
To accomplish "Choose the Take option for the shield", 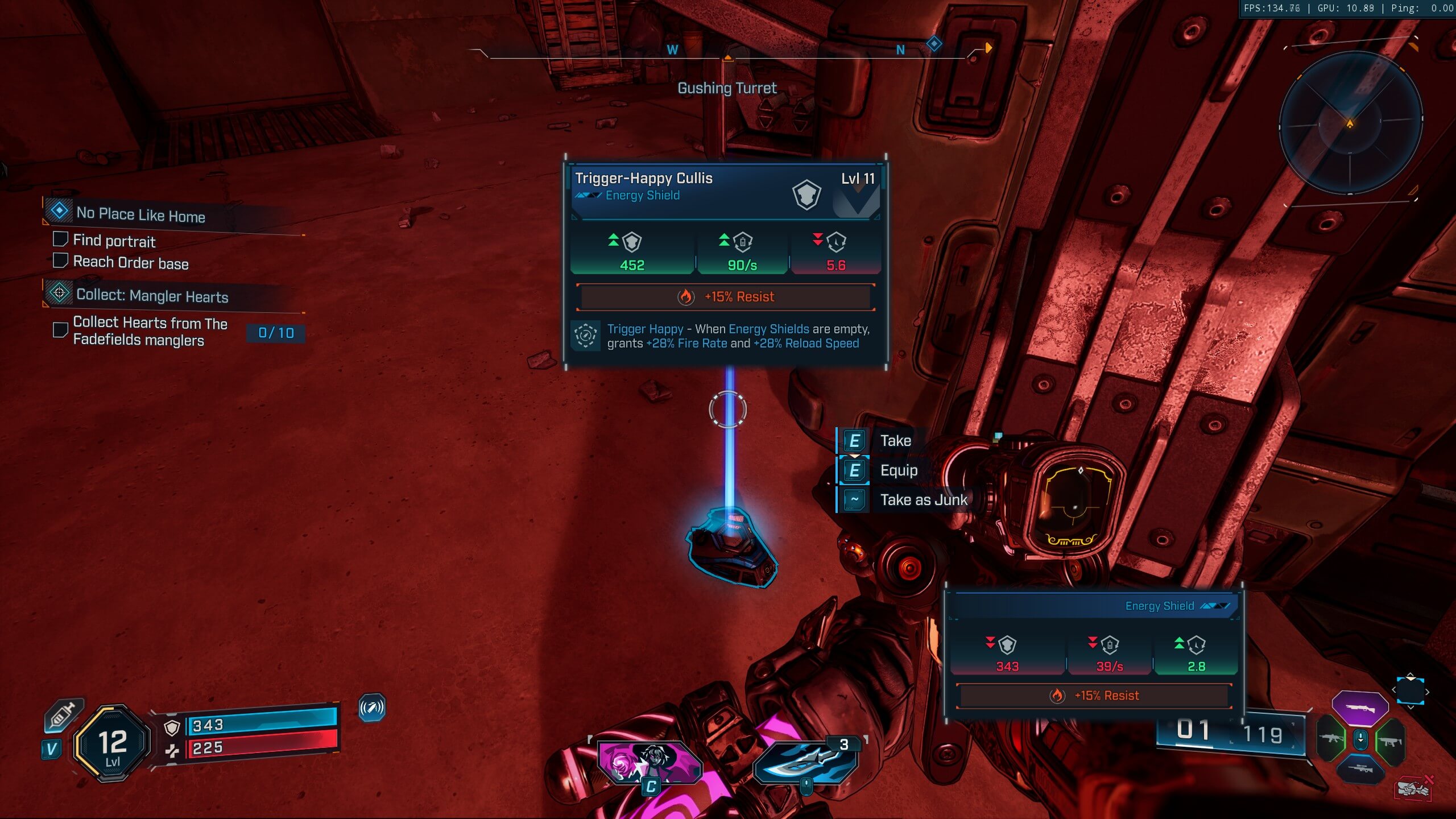I will tap(895, 441).
